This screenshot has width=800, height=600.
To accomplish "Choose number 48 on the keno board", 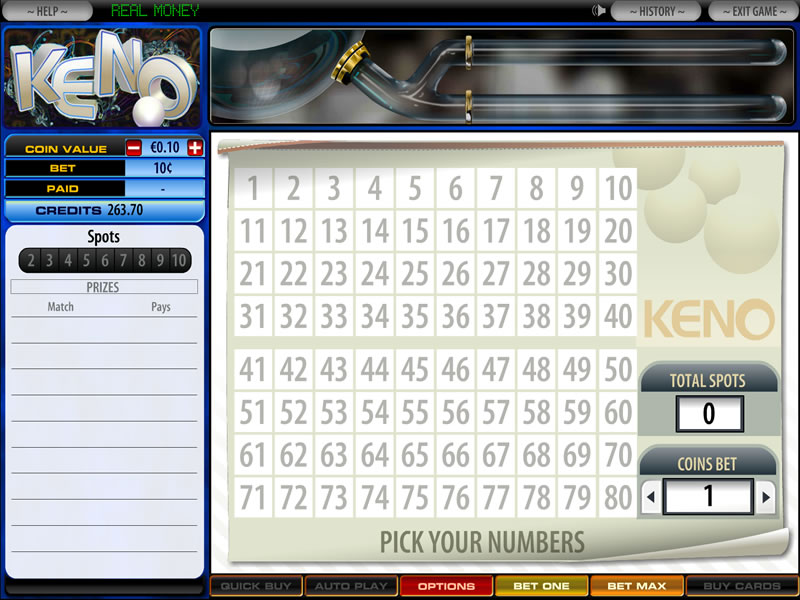I will pos(537,369).
